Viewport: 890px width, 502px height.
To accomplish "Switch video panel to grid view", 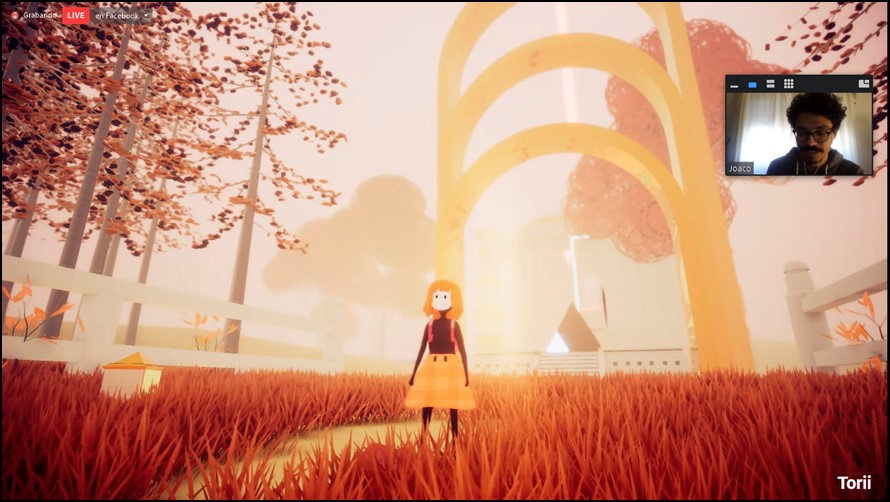I will [x=788, y=84].
